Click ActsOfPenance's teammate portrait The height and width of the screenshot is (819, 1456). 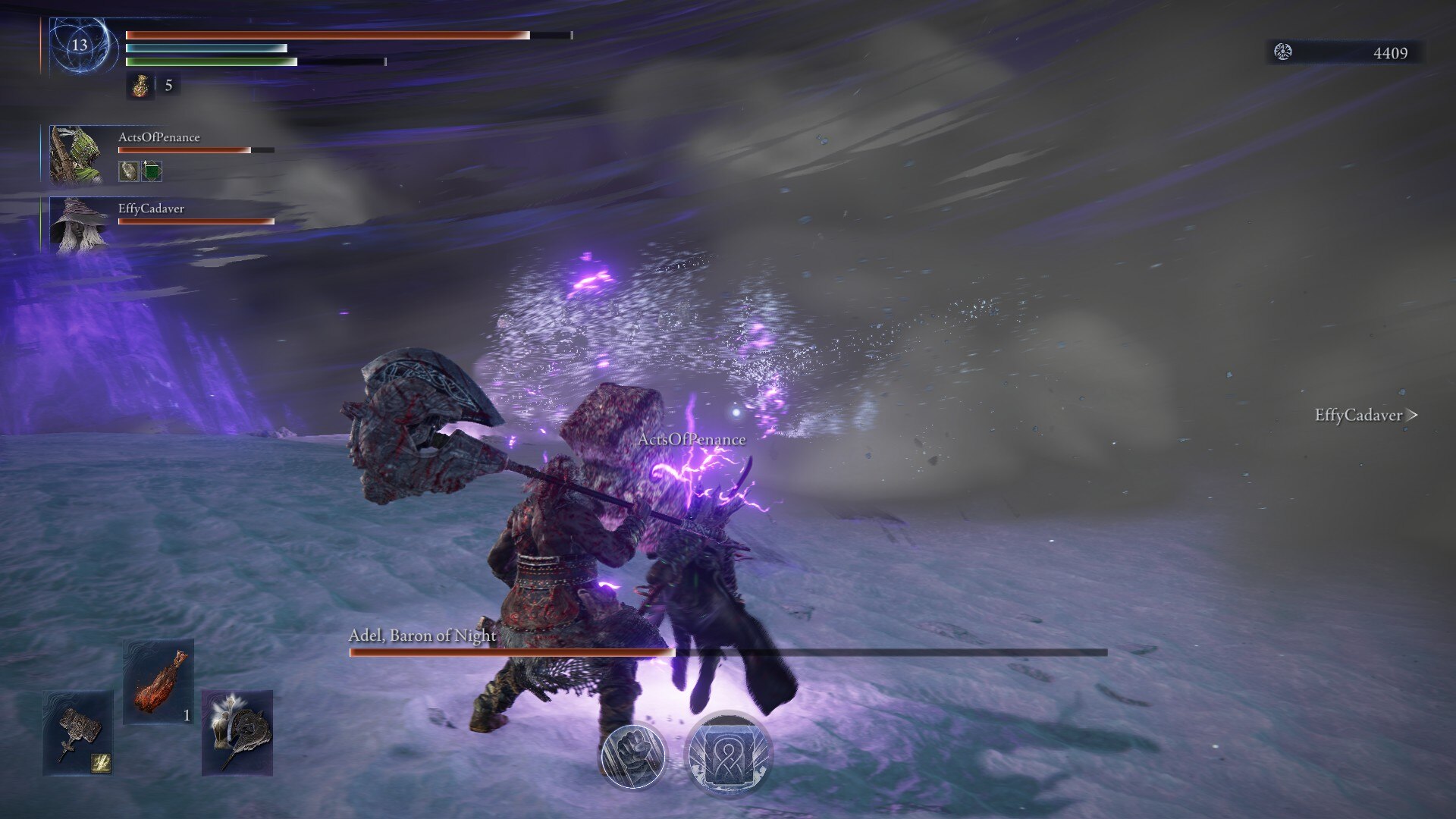[x=75, y=154]
